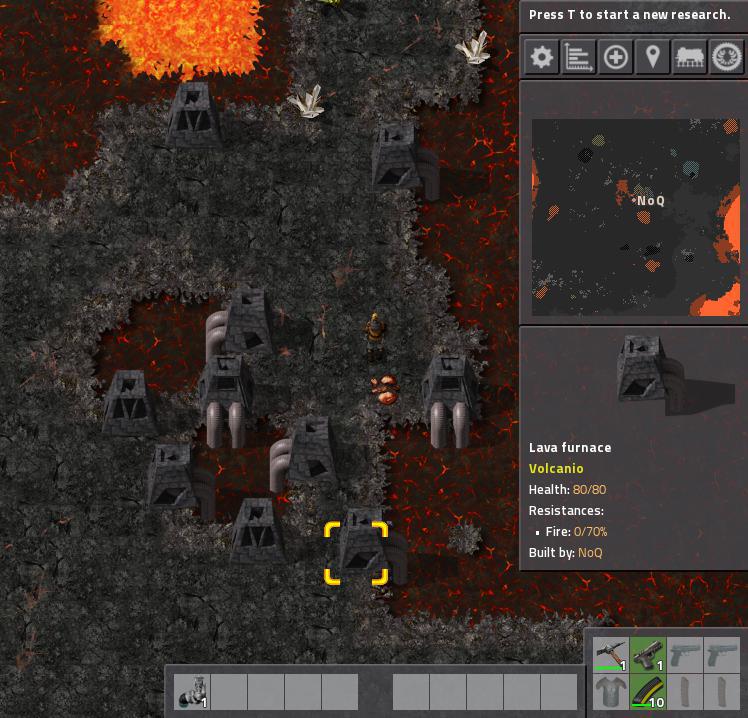Select the offshore pump in the quickbar
748x718 pixels.
coord(192,691)
